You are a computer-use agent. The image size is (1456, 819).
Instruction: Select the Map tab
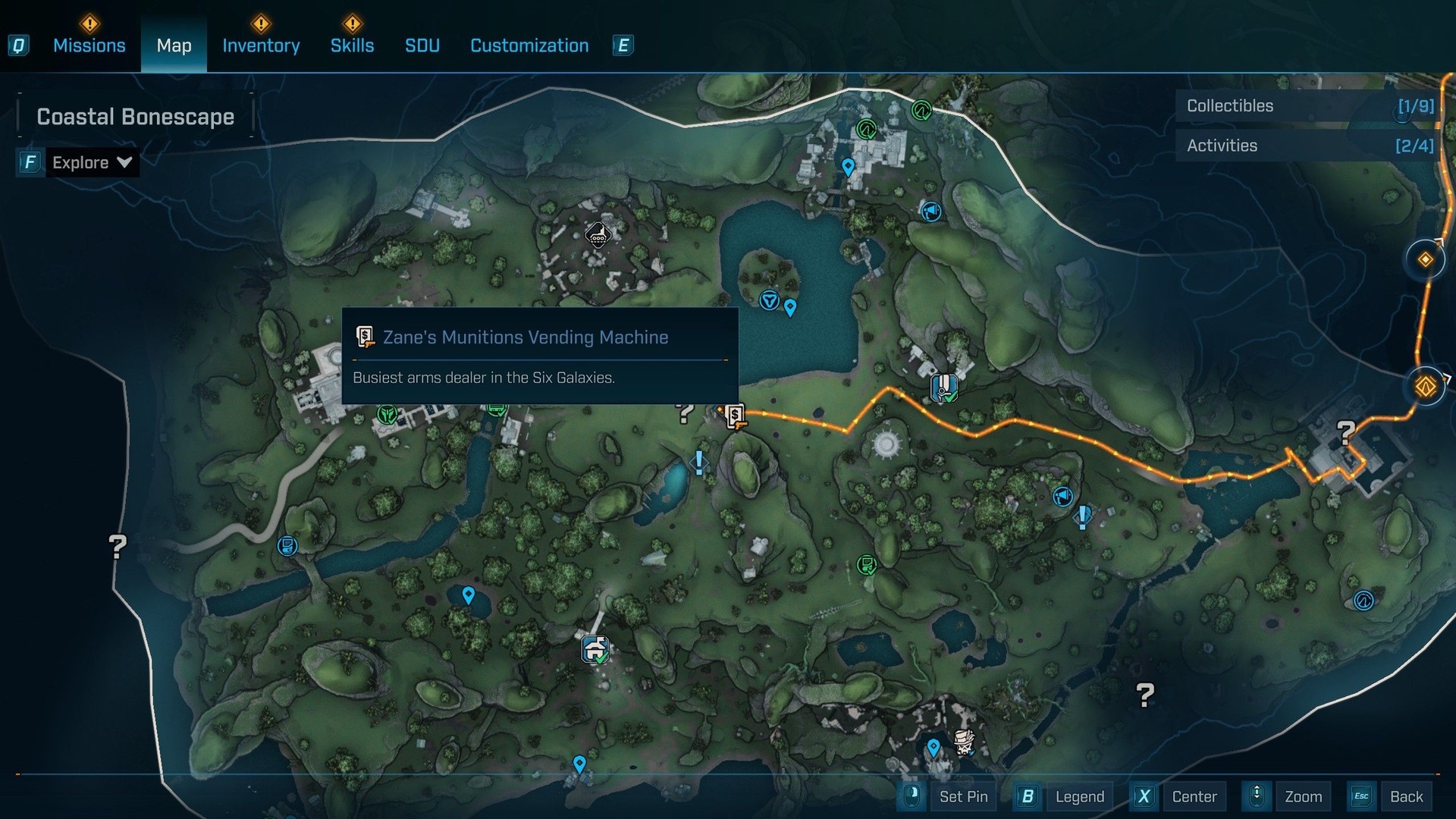pyautogui.click(x=174, y=45)
